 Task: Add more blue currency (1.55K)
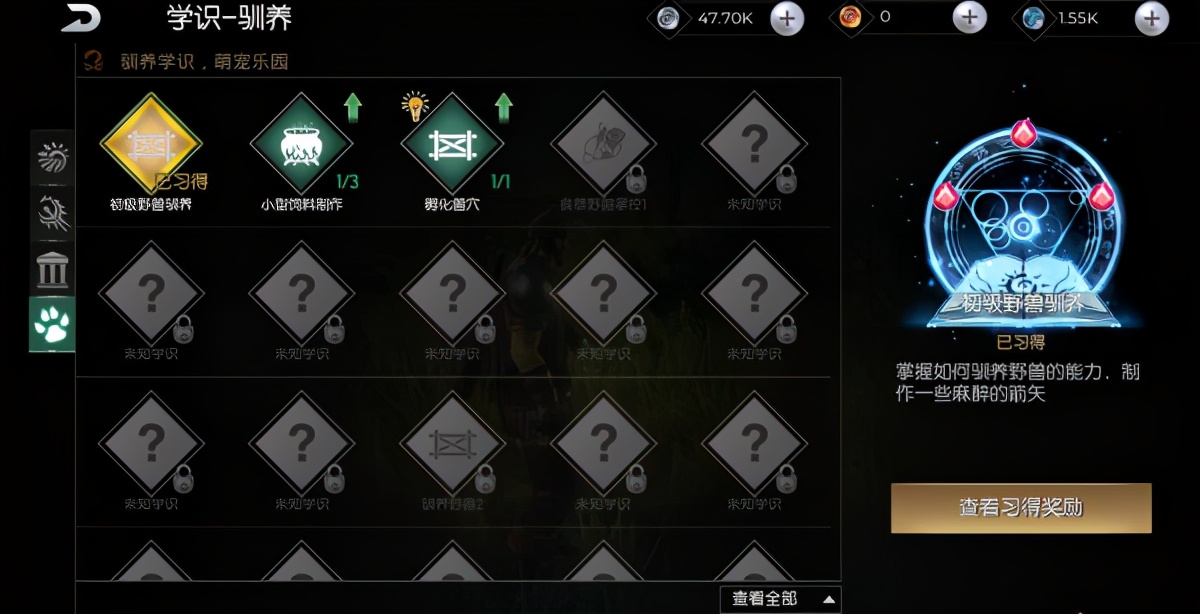[x=1152, y=18]
